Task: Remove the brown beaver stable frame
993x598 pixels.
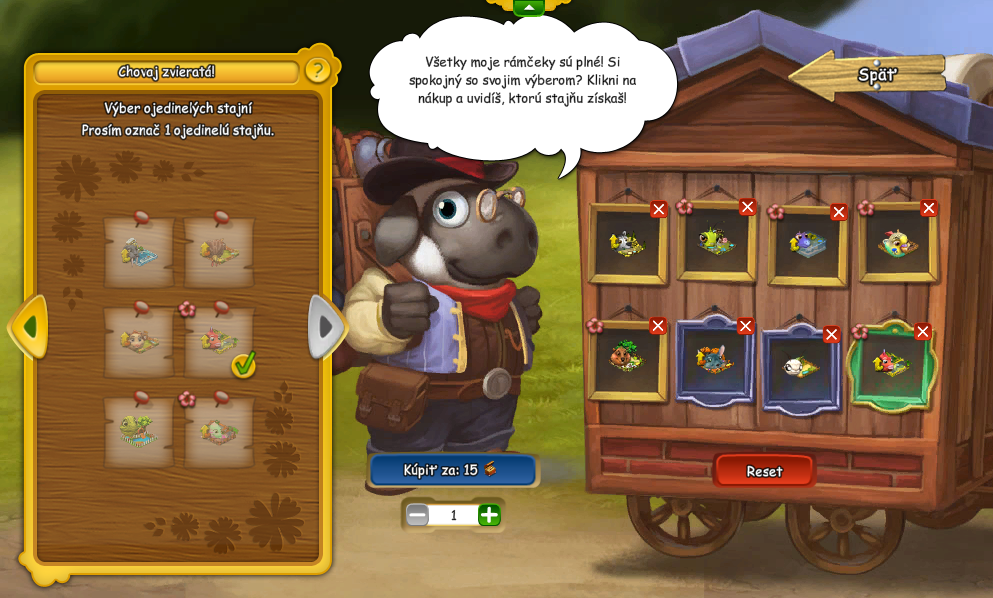Action: click(658, 326)
